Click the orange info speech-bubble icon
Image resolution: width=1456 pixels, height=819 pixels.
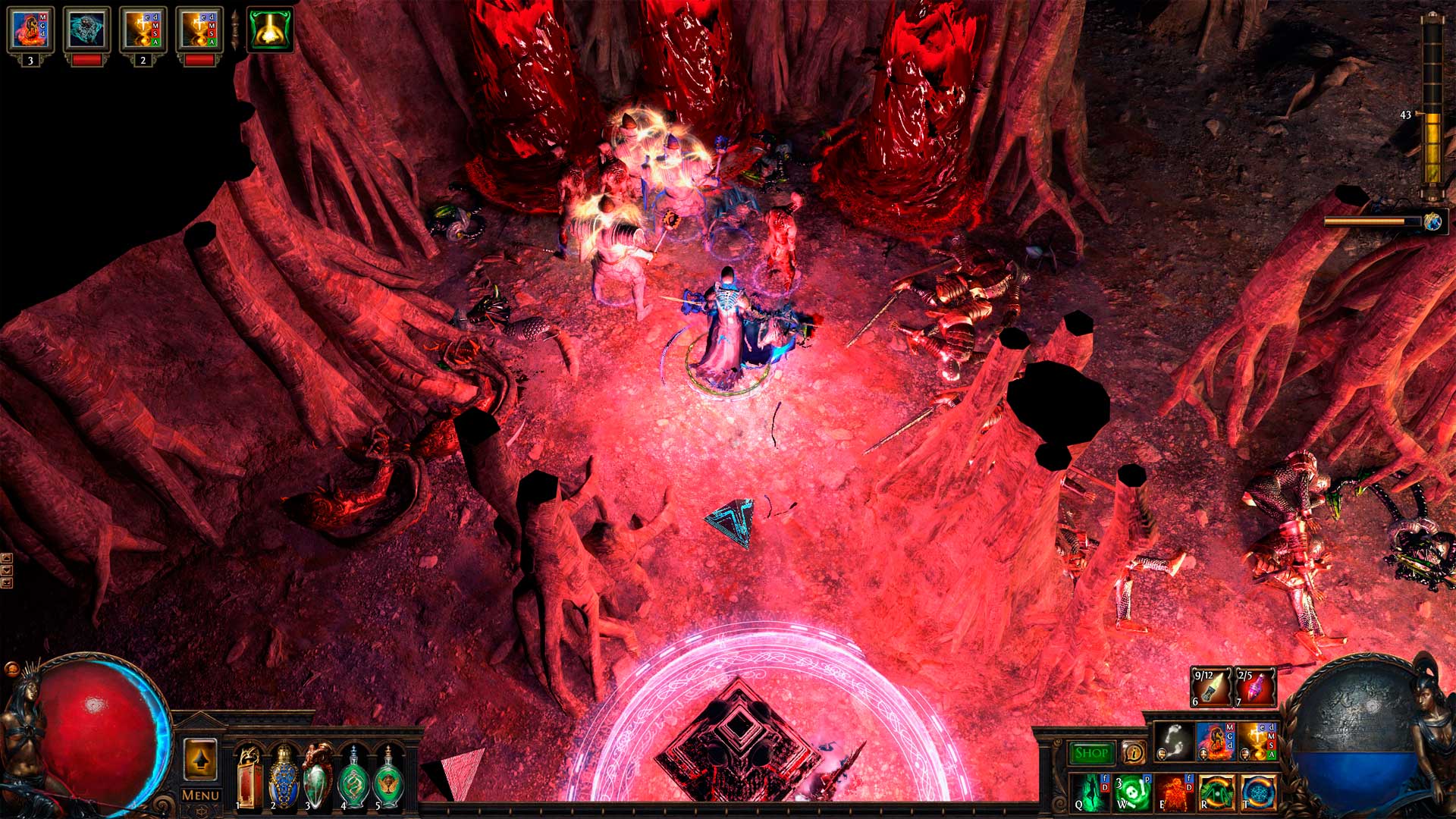coord(1133,752)
